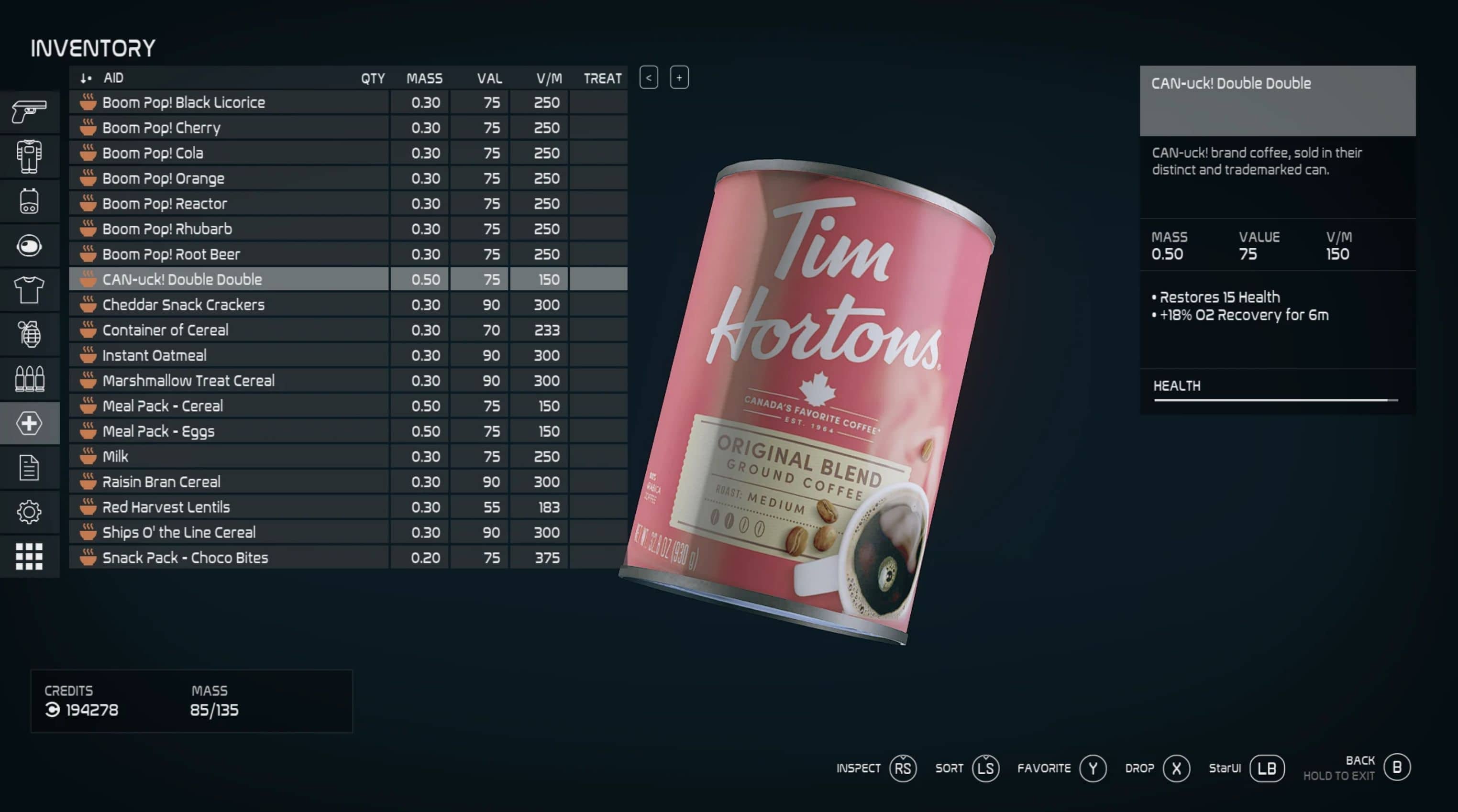Show the apparel t-shirt category
Screen dimensions: 1458x812
point(29,290)
